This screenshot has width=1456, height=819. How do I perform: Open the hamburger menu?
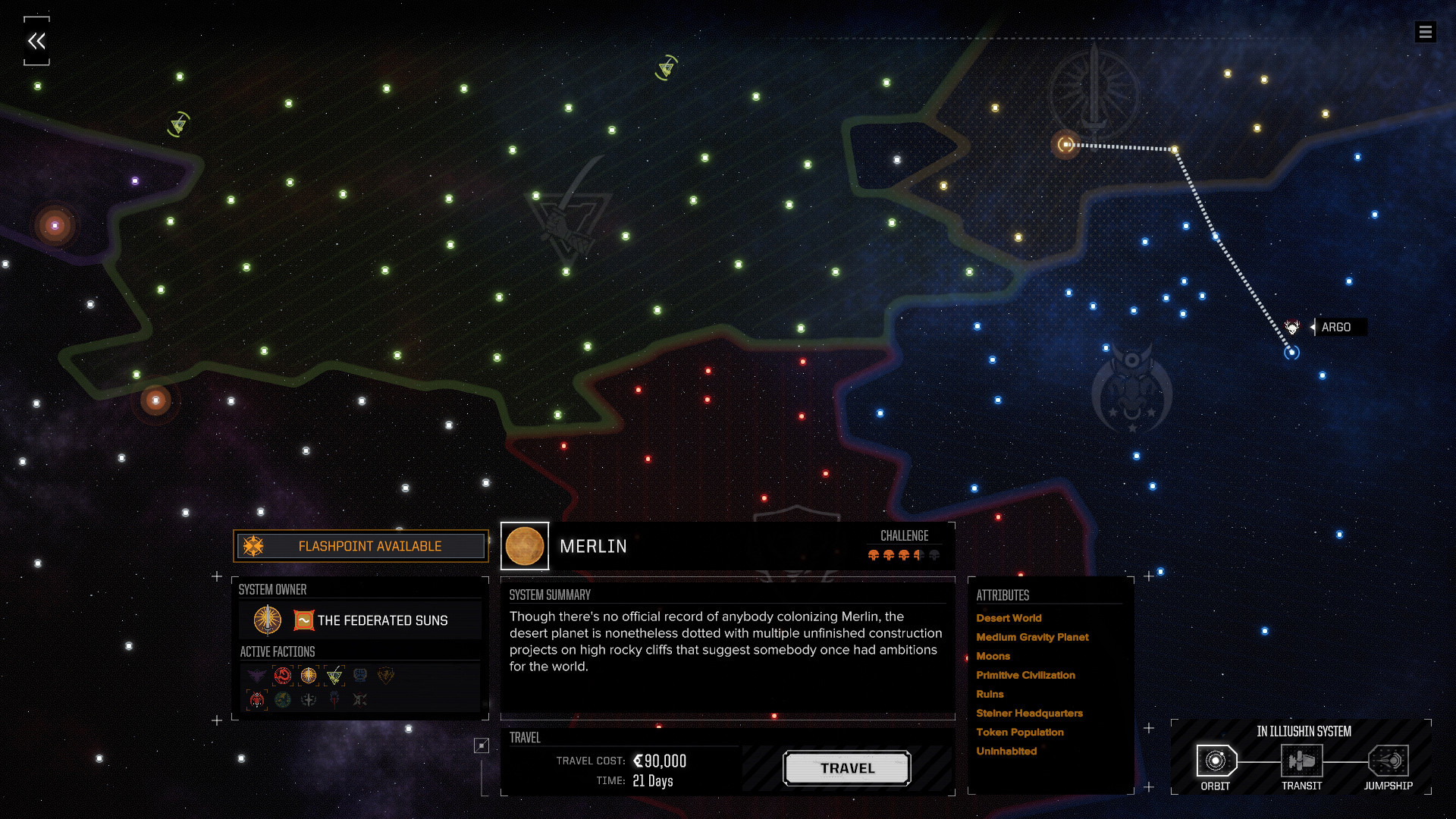(1425, 32)
